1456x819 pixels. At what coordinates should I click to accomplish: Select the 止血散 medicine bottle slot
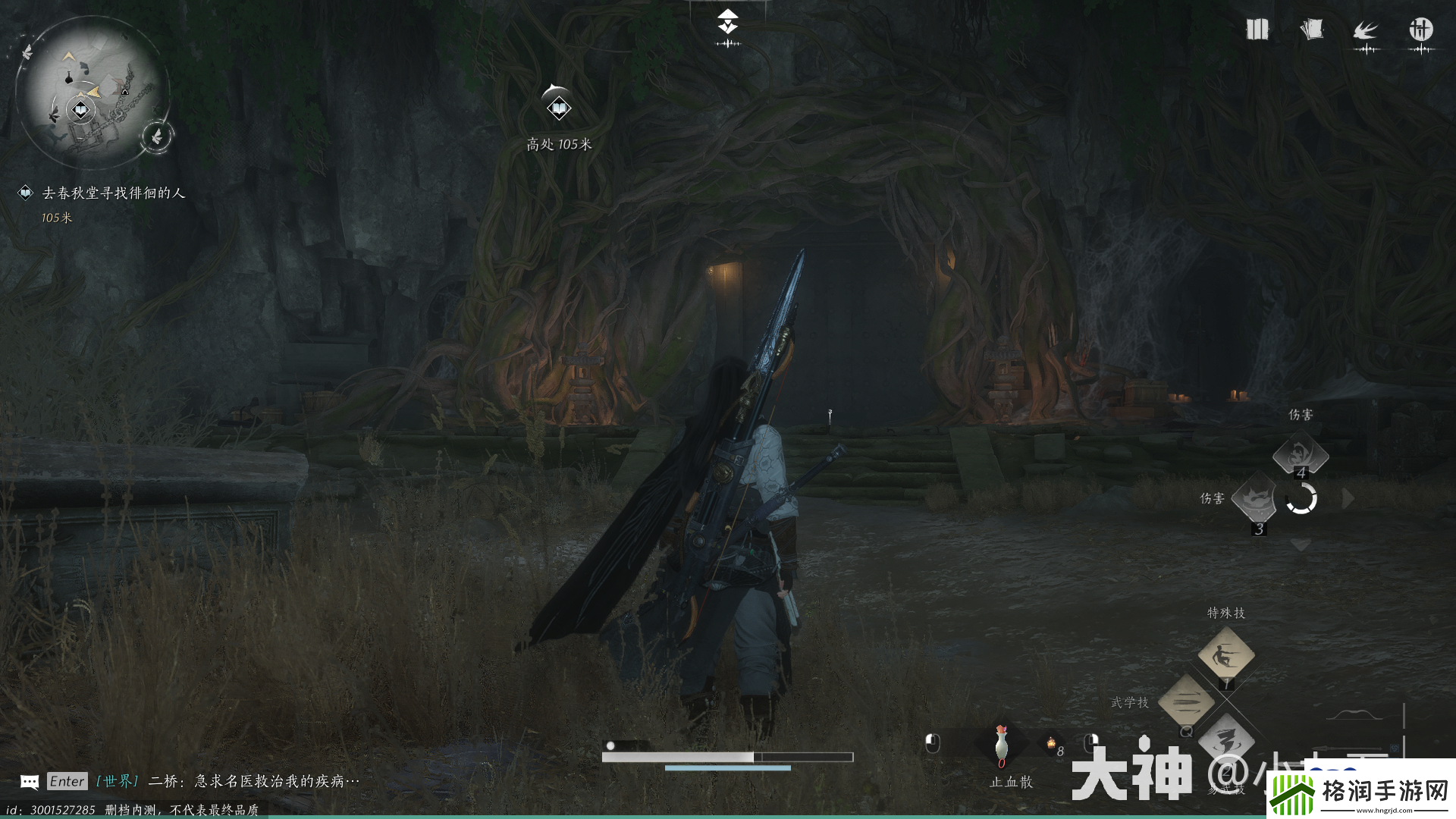click(1002, 745)
